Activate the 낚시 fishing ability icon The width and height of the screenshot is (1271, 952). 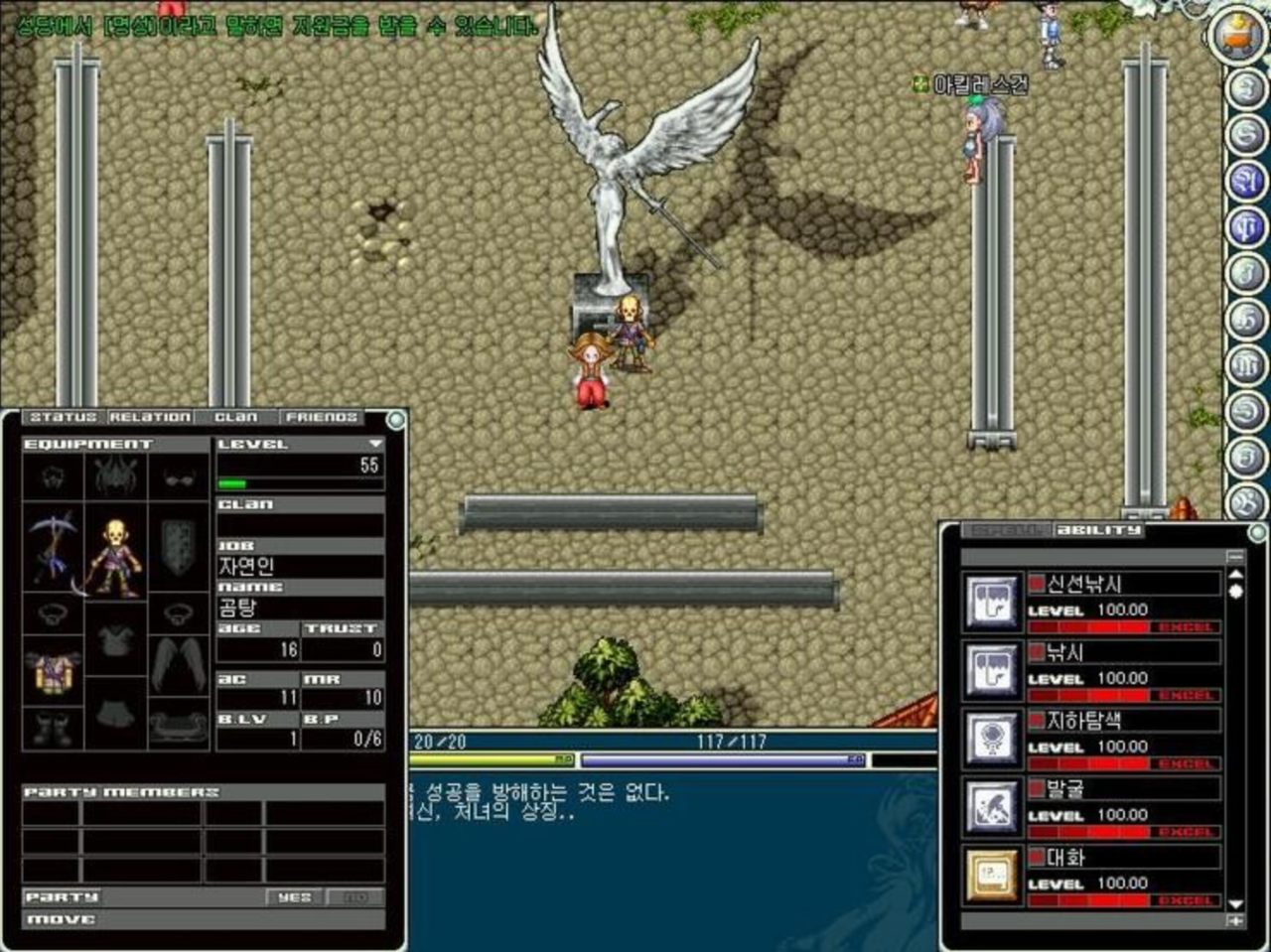click(x=992, y=670)
